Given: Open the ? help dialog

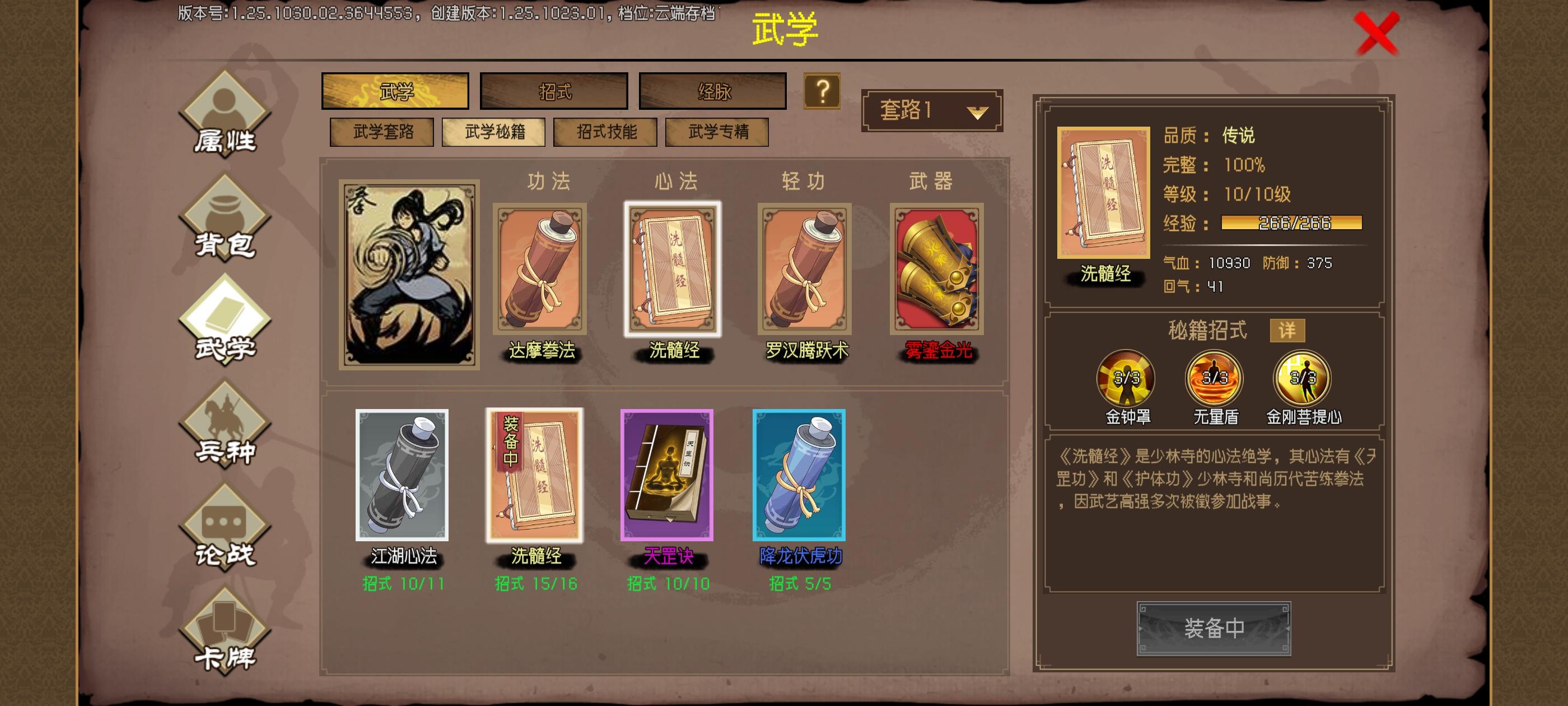Looking at the screenshot, I should click(823, 91).
